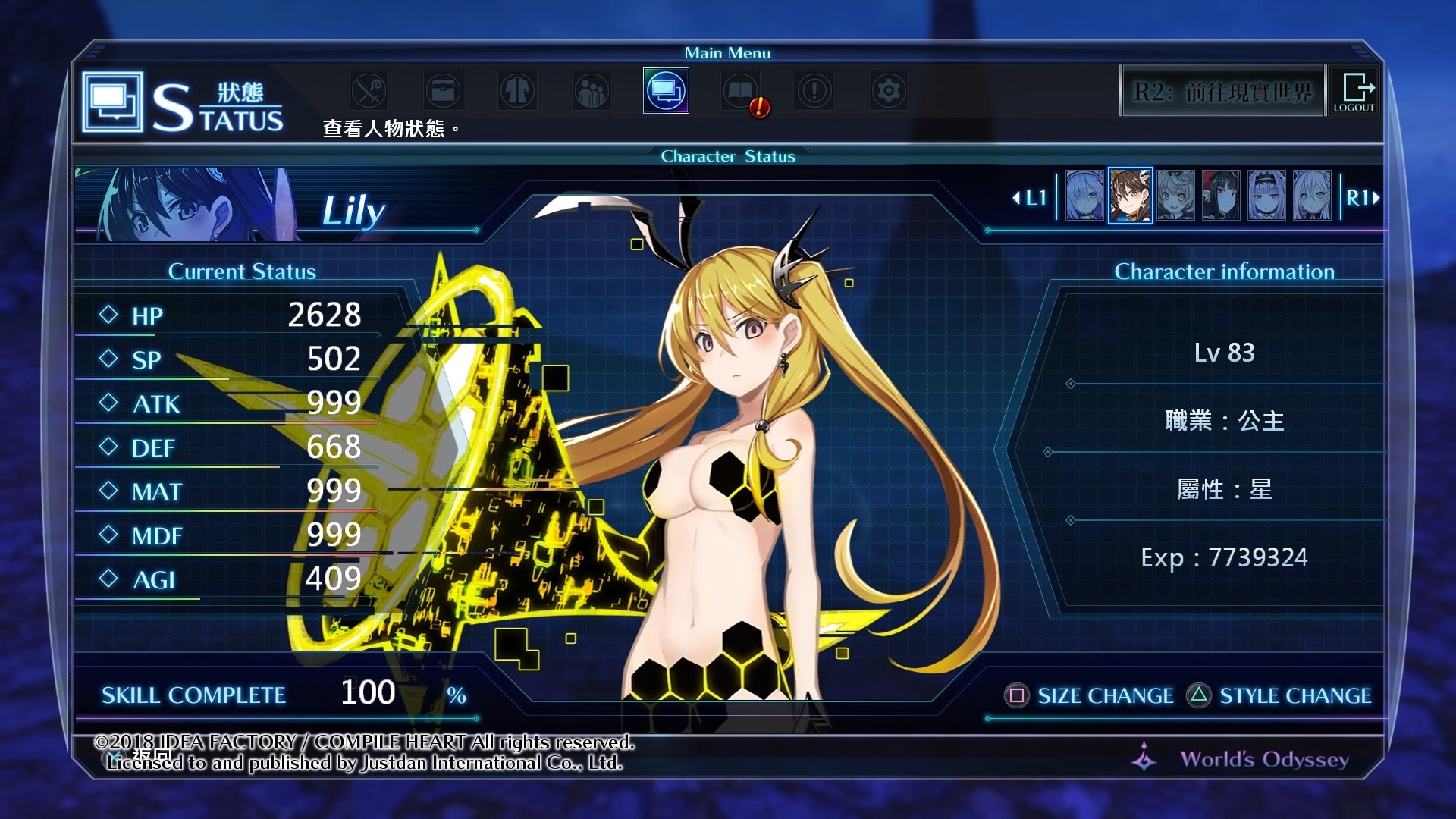Open the crossed sword and staff menu
Viewport: 1456px width, 819px height.
coord(369,91)
